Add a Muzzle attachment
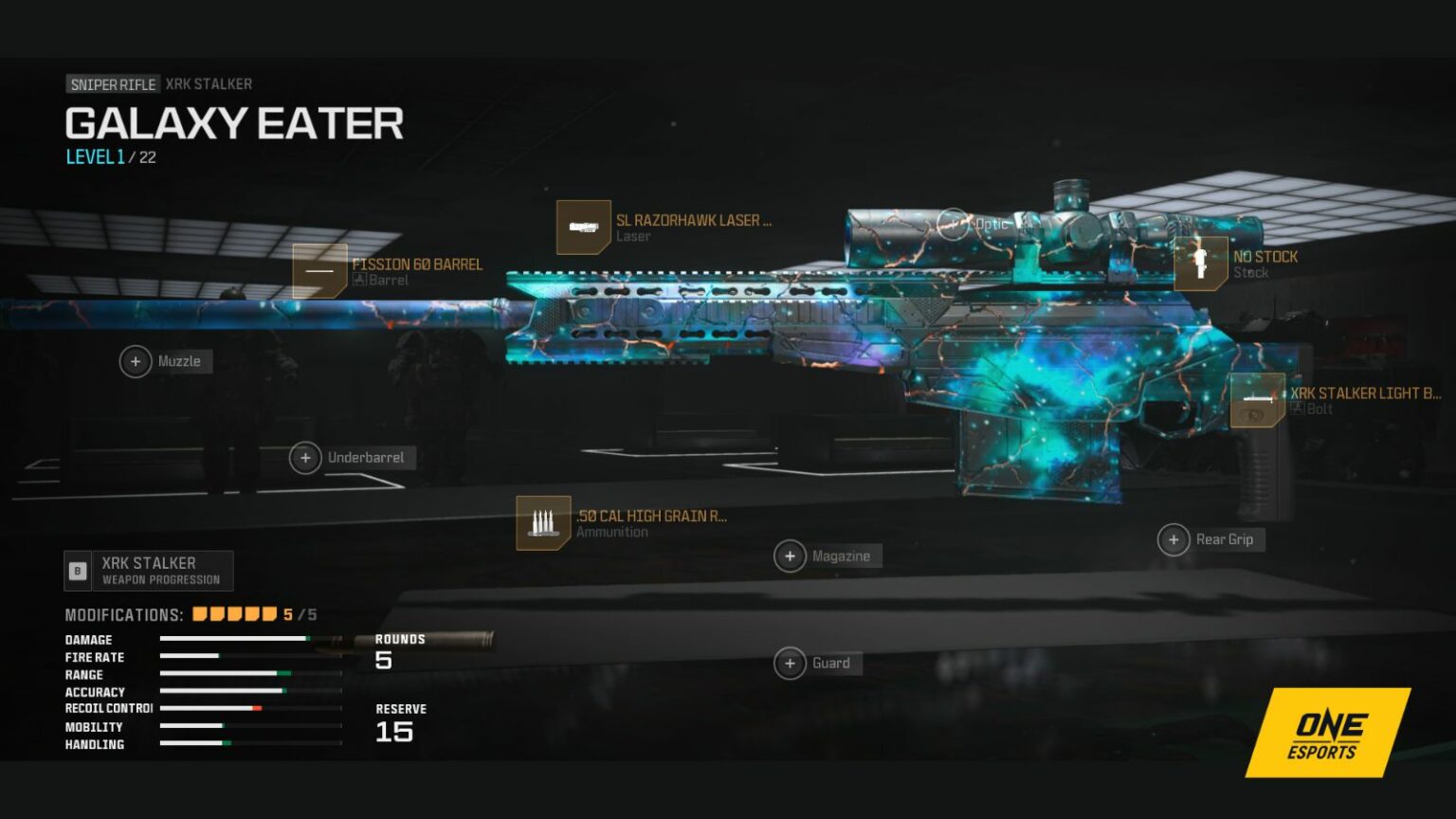 pos(136,361)
